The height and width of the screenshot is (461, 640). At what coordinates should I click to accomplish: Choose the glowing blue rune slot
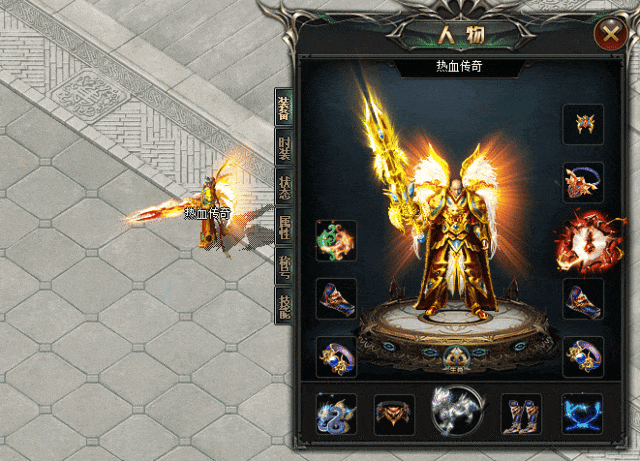583,413
